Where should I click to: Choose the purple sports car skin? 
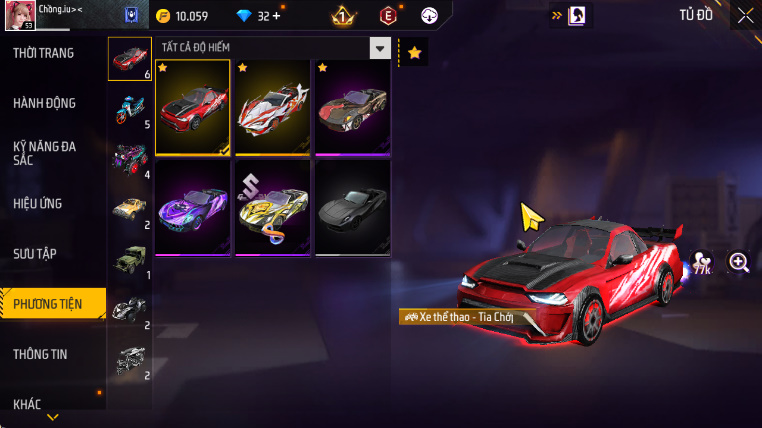193,207
